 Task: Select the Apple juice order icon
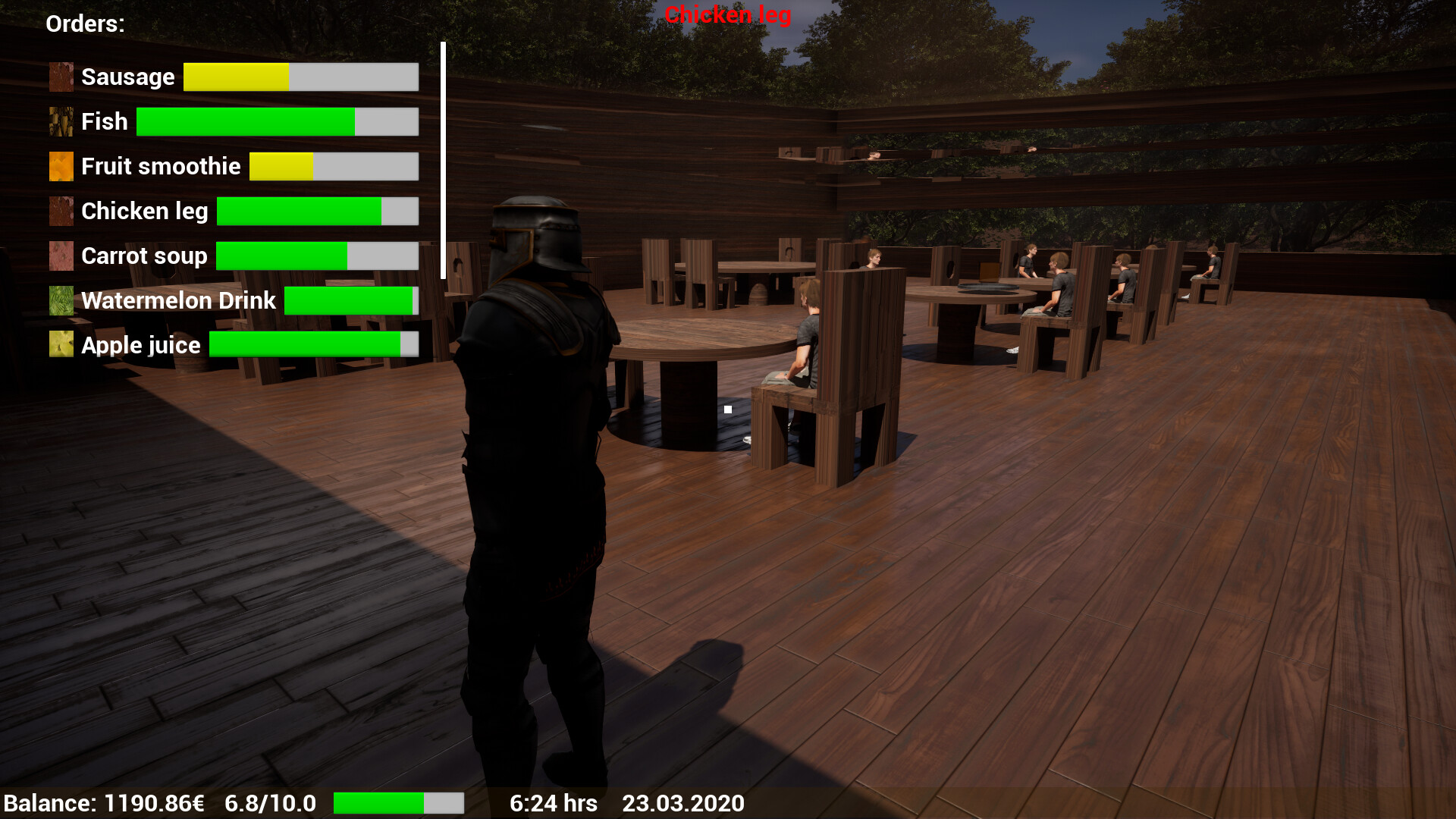click(x=61, y=344)
